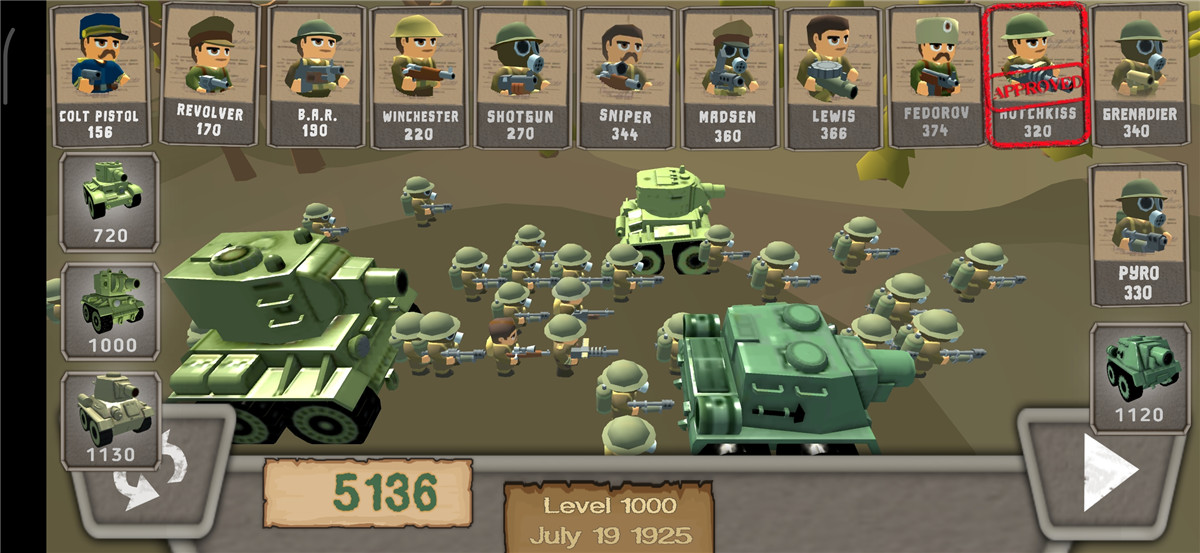
Task: Pick the tank costing 1000
Action: pos(110,311)
